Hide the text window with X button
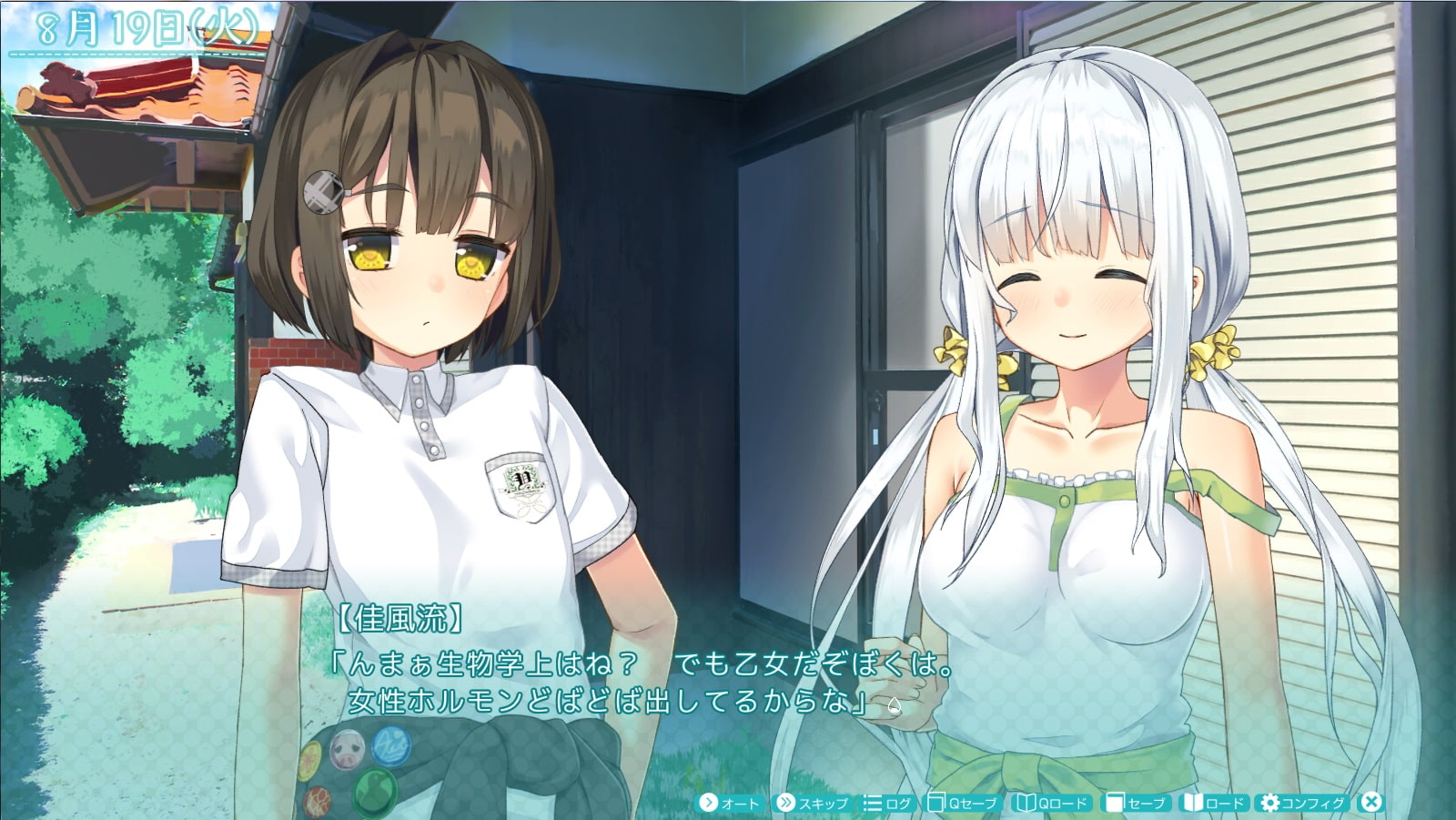Viewport: 1456px width, 820px height. 1370,802
